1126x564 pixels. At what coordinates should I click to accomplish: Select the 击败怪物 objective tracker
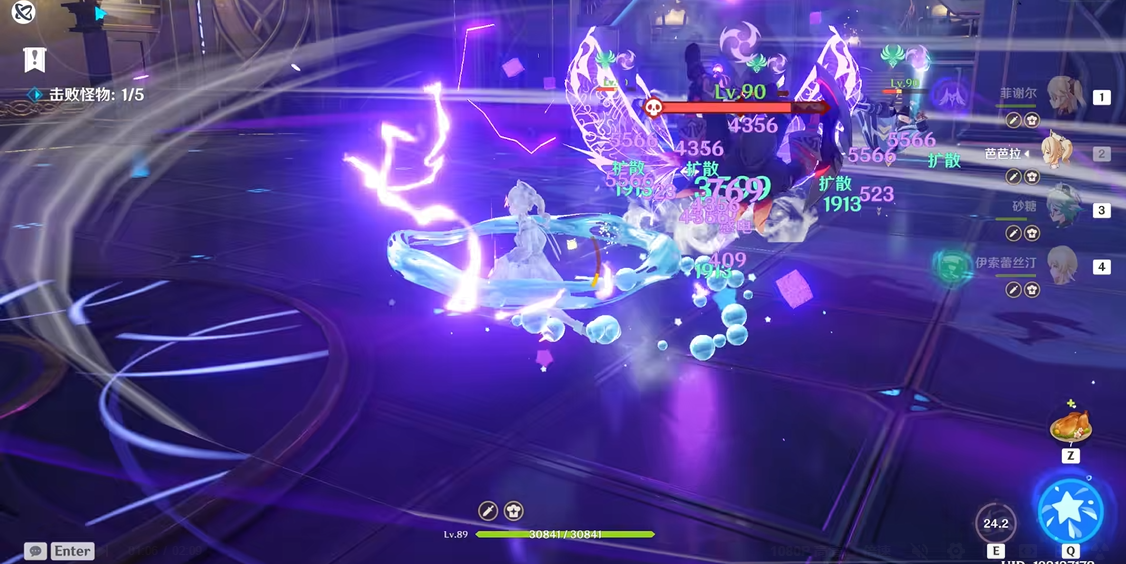coord(96,95)
